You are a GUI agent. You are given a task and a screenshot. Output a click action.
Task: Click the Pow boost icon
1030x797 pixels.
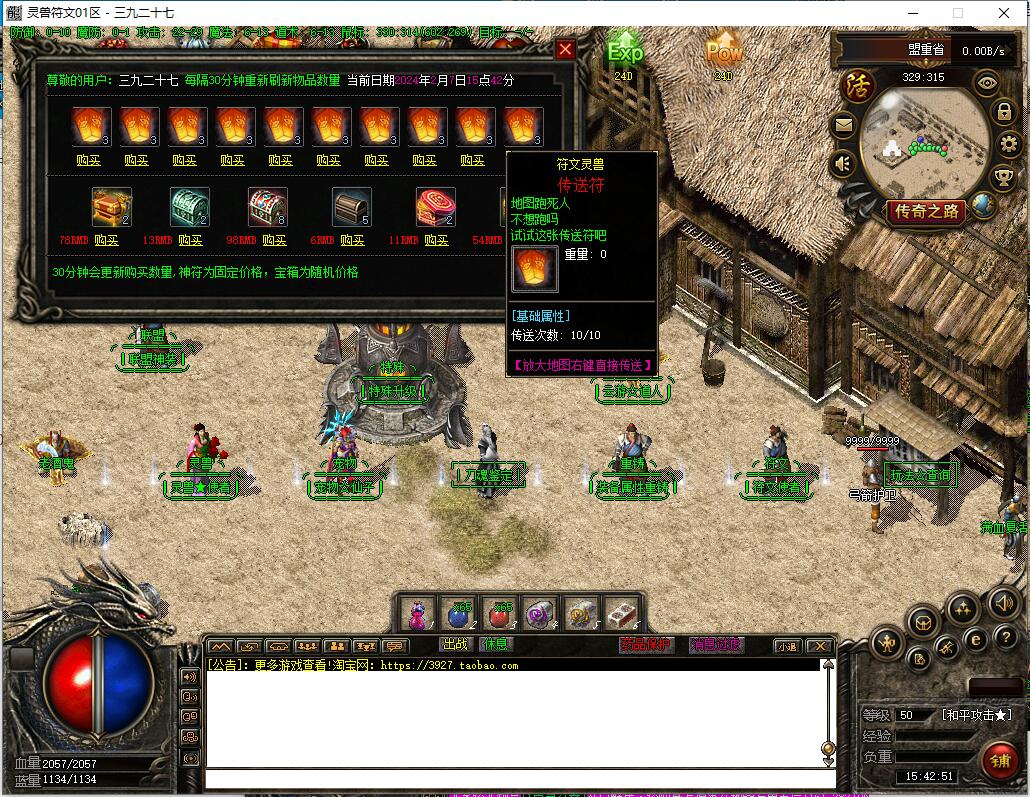pos(724,48)
